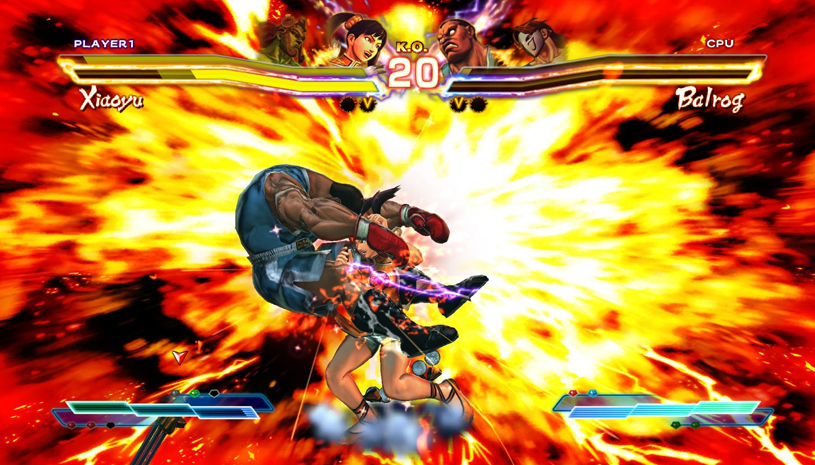This screenshot has width=815, height=465.
Task: Select Xiaoyu's character portrait
Action: 357,38
